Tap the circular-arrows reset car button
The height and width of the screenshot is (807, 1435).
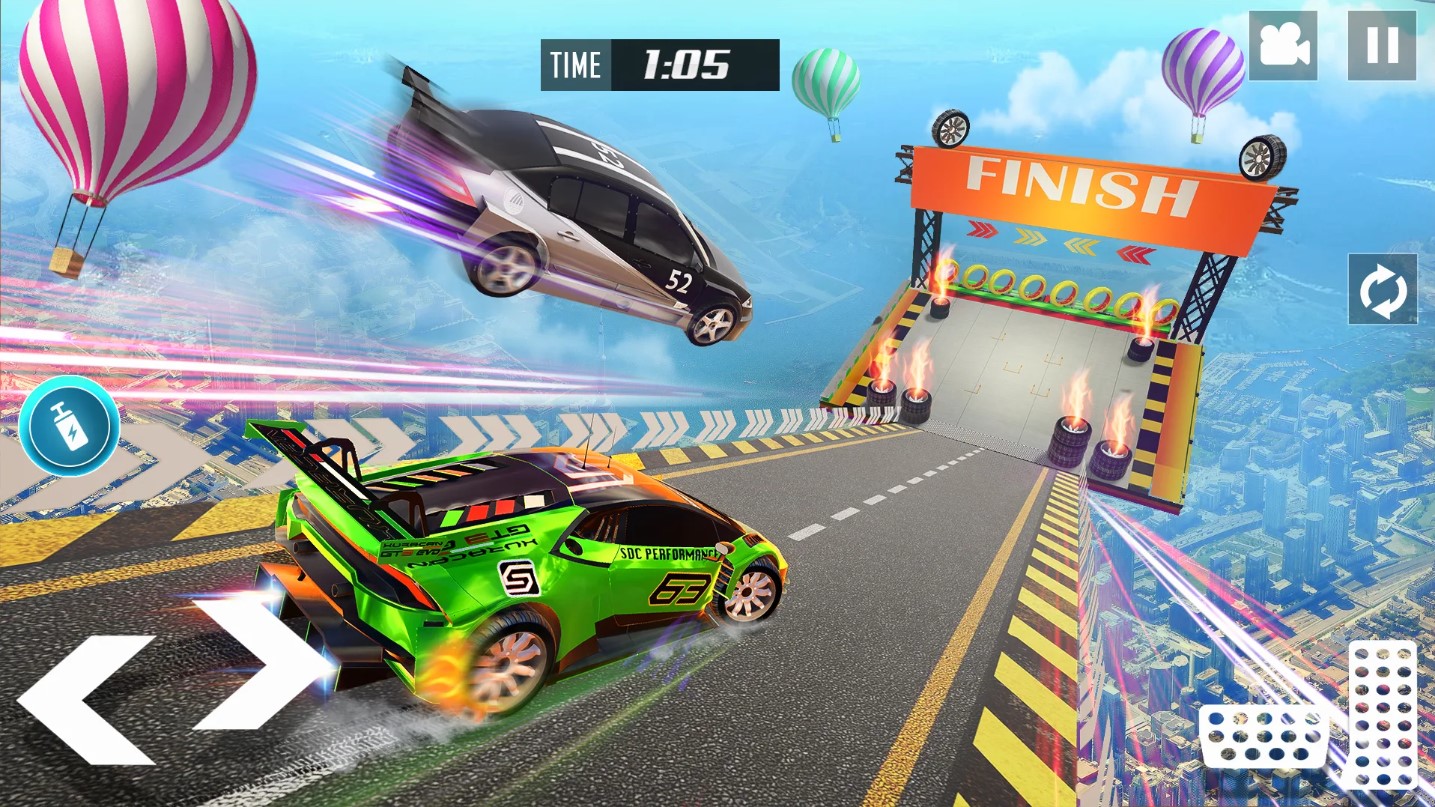(x=1382, y=289)
